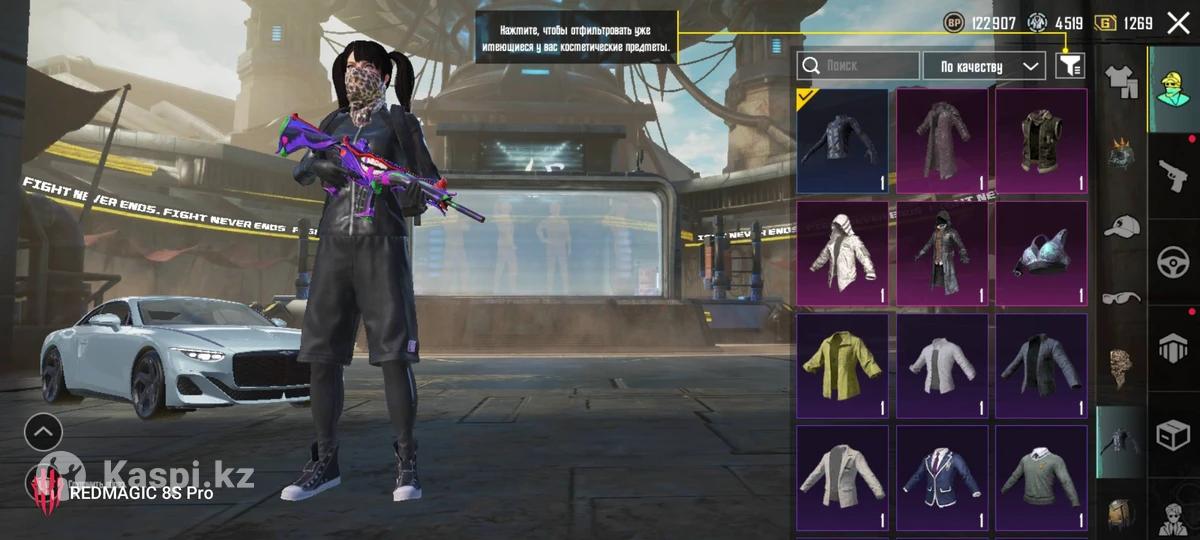This screenshot has height=540, width=1200.
Task: Open the helmet headgear category
Action: point(1121,155)
